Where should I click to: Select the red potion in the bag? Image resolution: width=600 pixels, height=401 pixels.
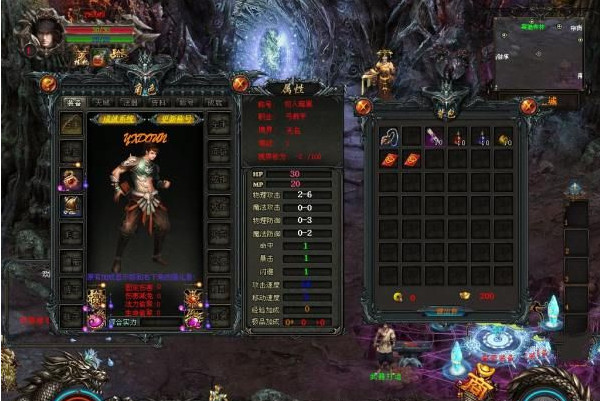tap(457, 137)
